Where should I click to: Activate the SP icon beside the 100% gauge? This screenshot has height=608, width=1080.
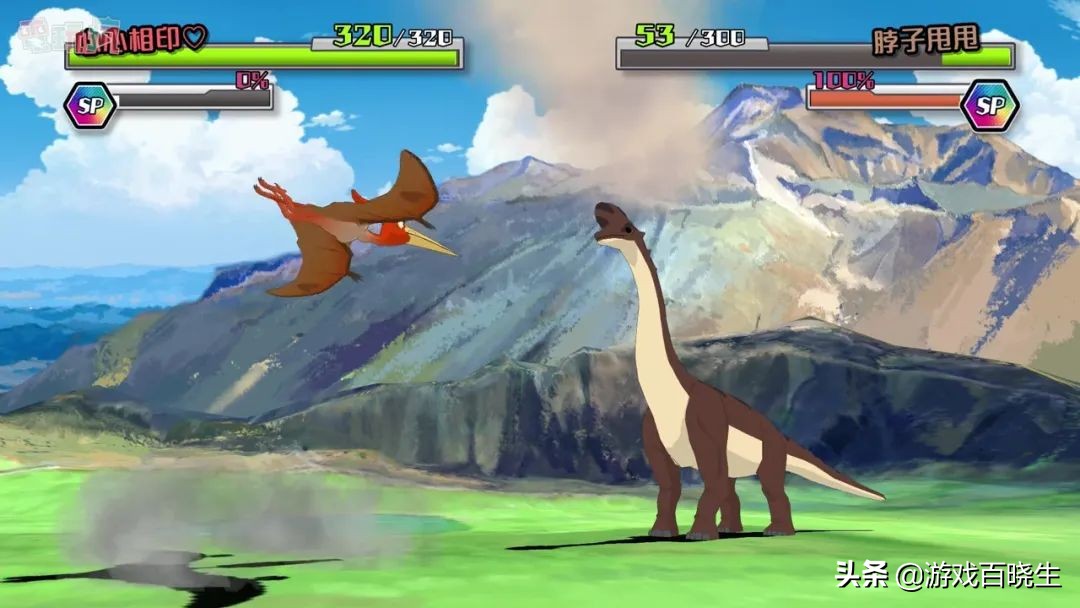989,106
